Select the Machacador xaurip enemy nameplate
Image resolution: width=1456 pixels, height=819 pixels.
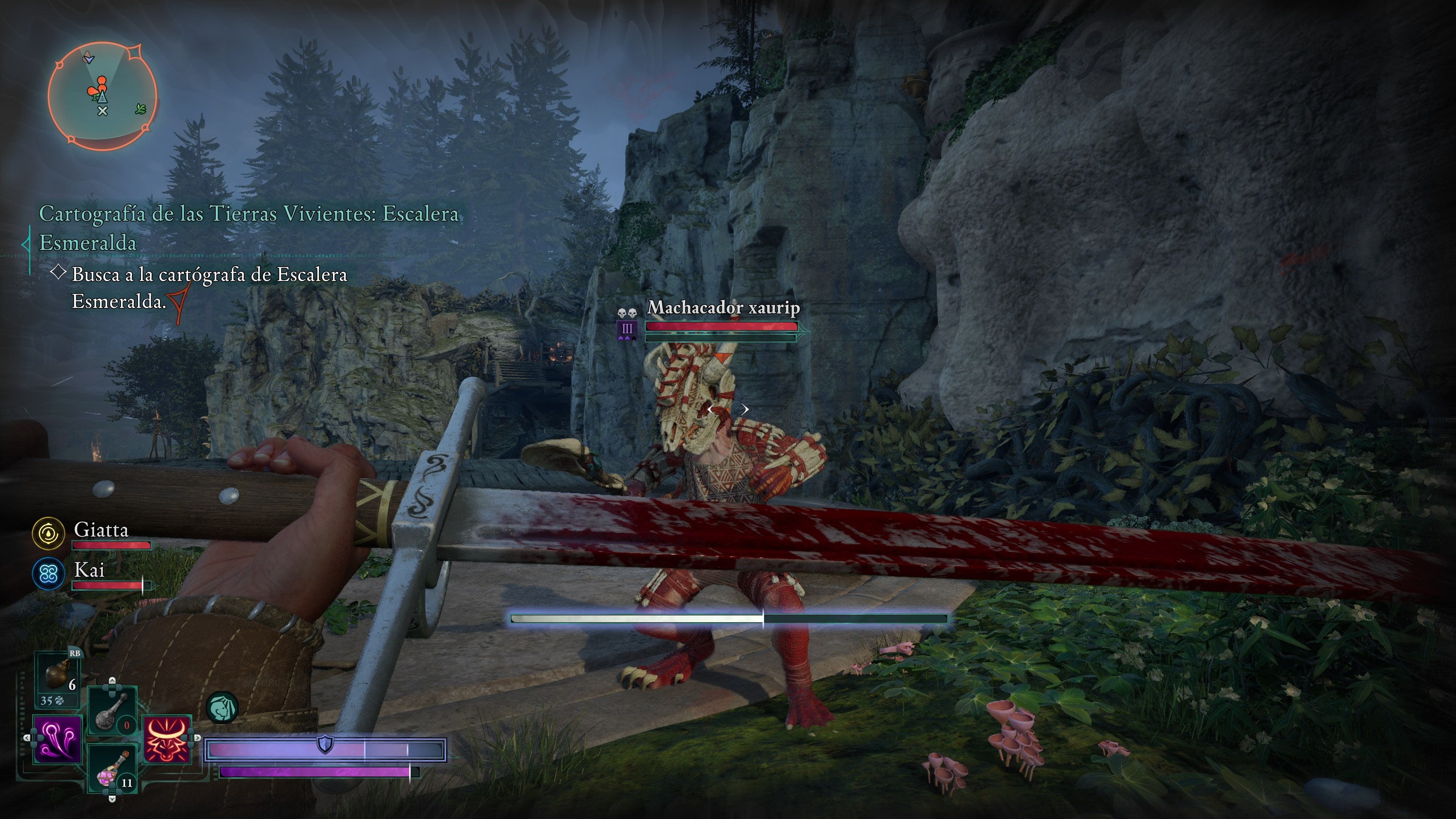click(x=723, y=308)
